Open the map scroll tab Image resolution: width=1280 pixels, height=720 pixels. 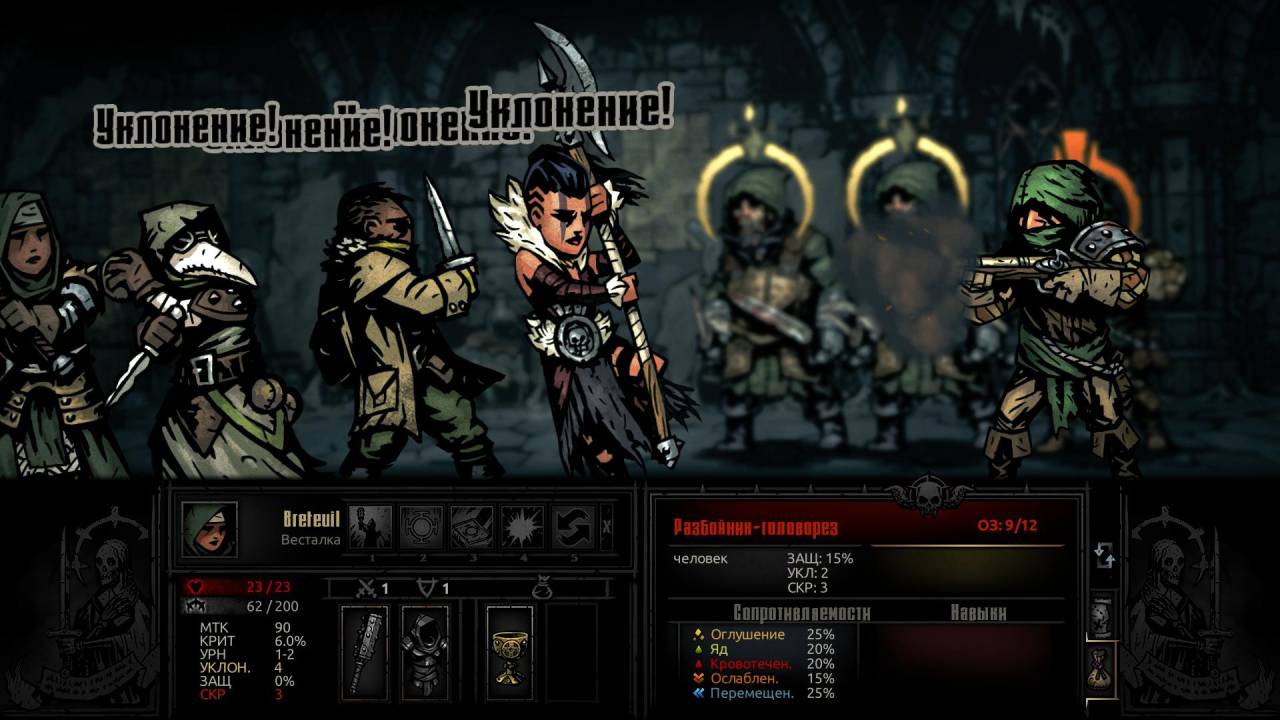pos(1102,614)
